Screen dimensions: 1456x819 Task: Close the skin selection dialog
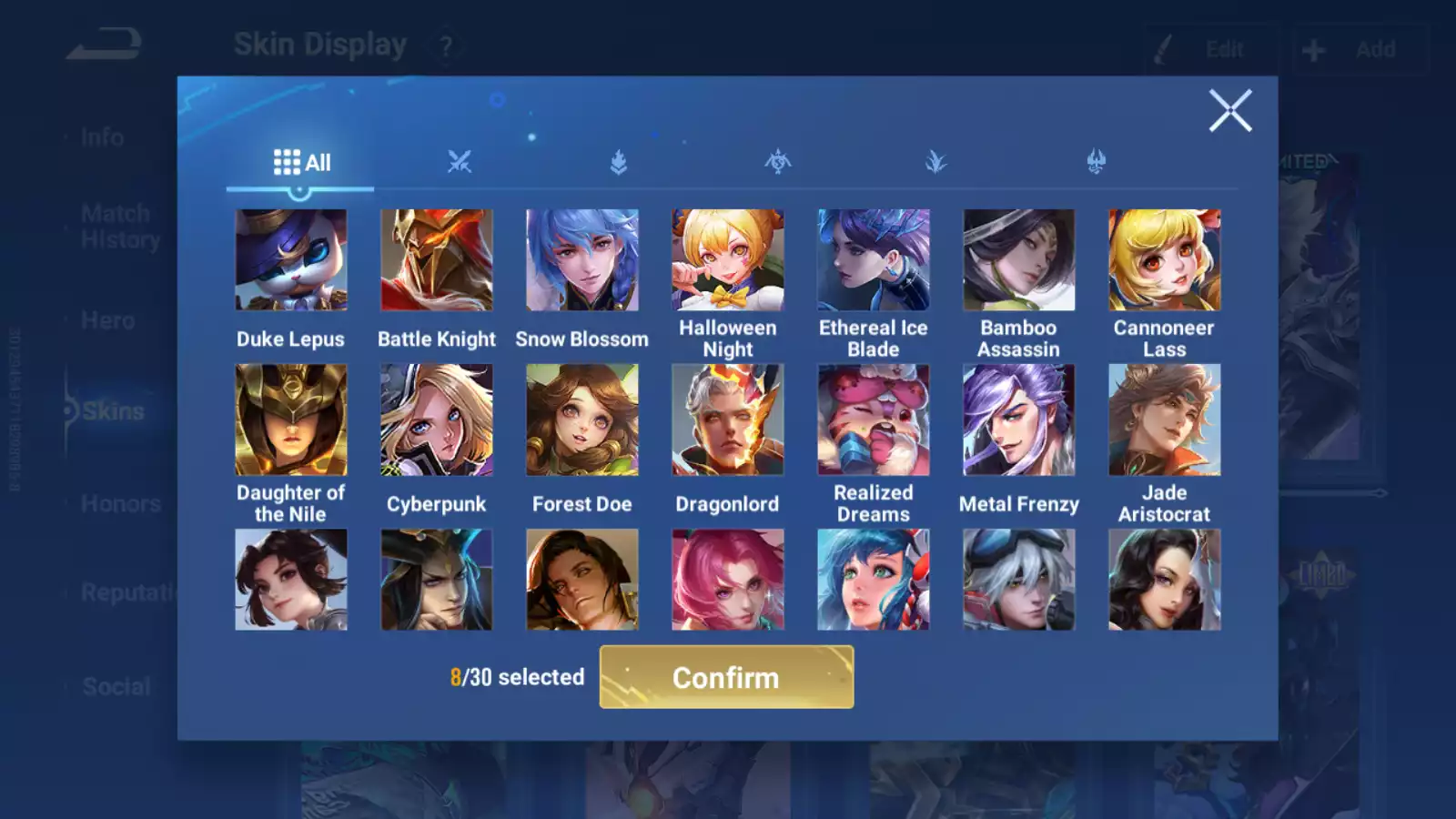coord(1229,111)
